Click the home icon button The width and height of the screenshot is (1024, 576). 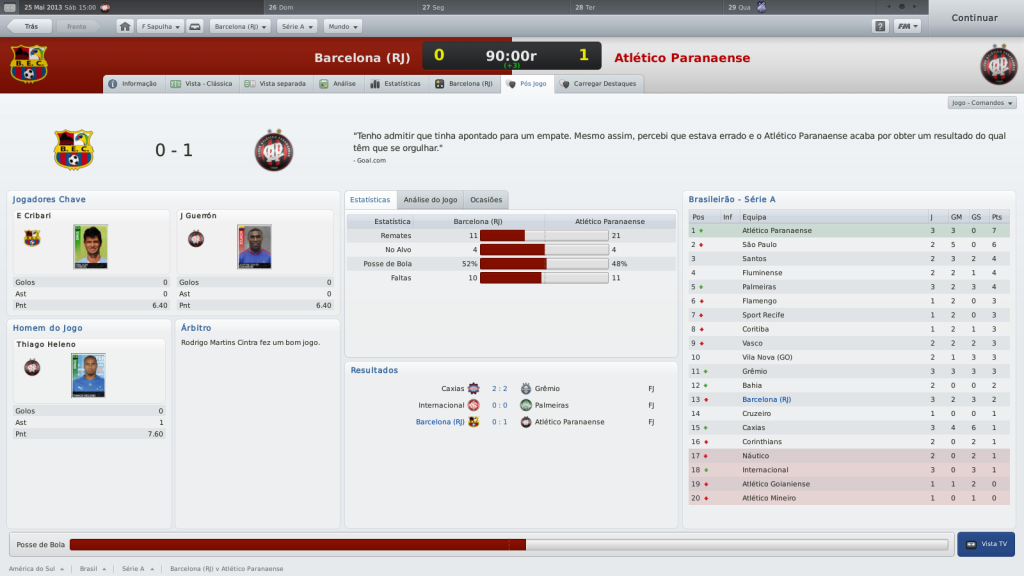pyautogui.click(x=125, y=27)
